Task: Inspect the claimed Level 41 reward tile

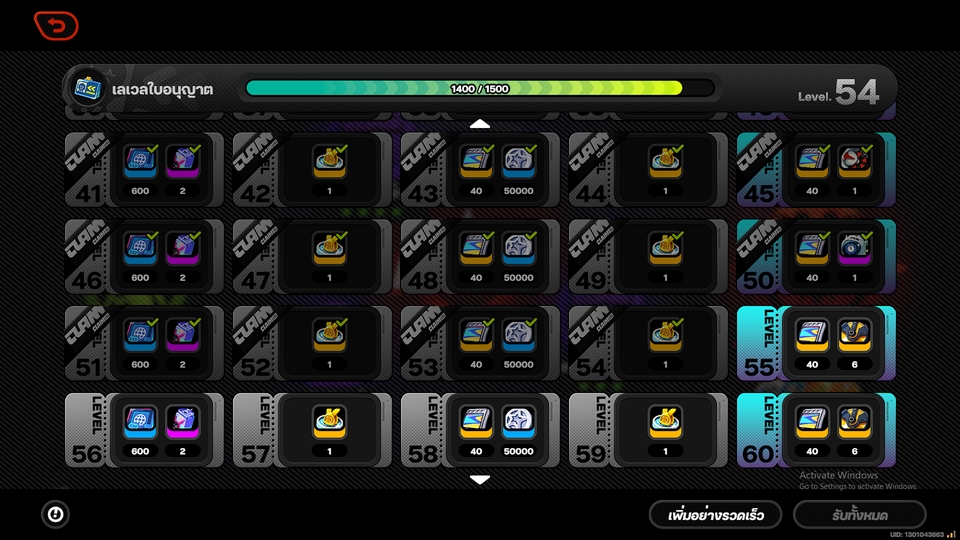Action: click(x=144, y=170)
